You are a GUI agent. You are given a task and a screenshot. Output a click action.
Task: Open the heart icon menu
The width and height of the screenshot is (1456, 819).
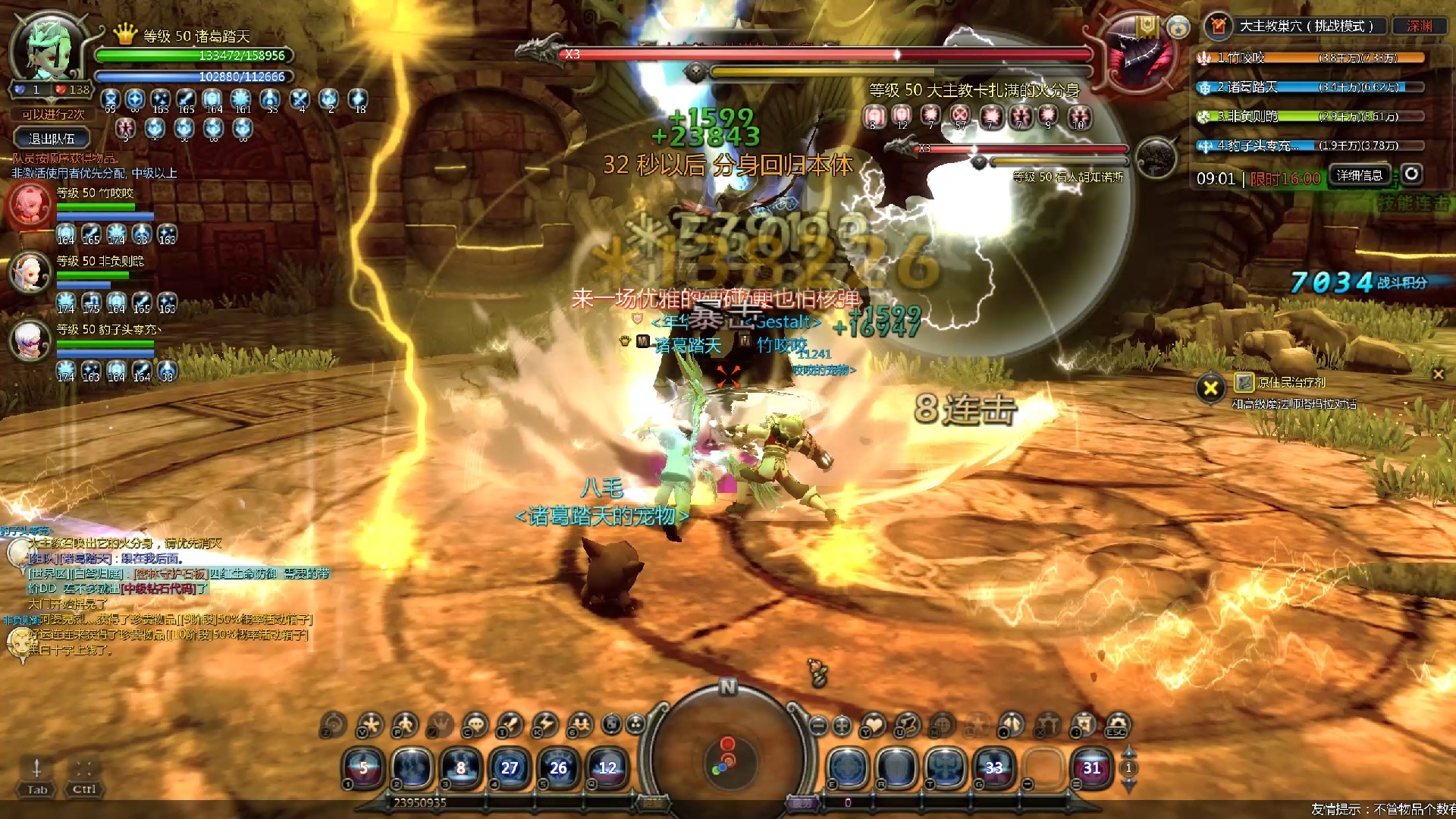coord(874,726)
